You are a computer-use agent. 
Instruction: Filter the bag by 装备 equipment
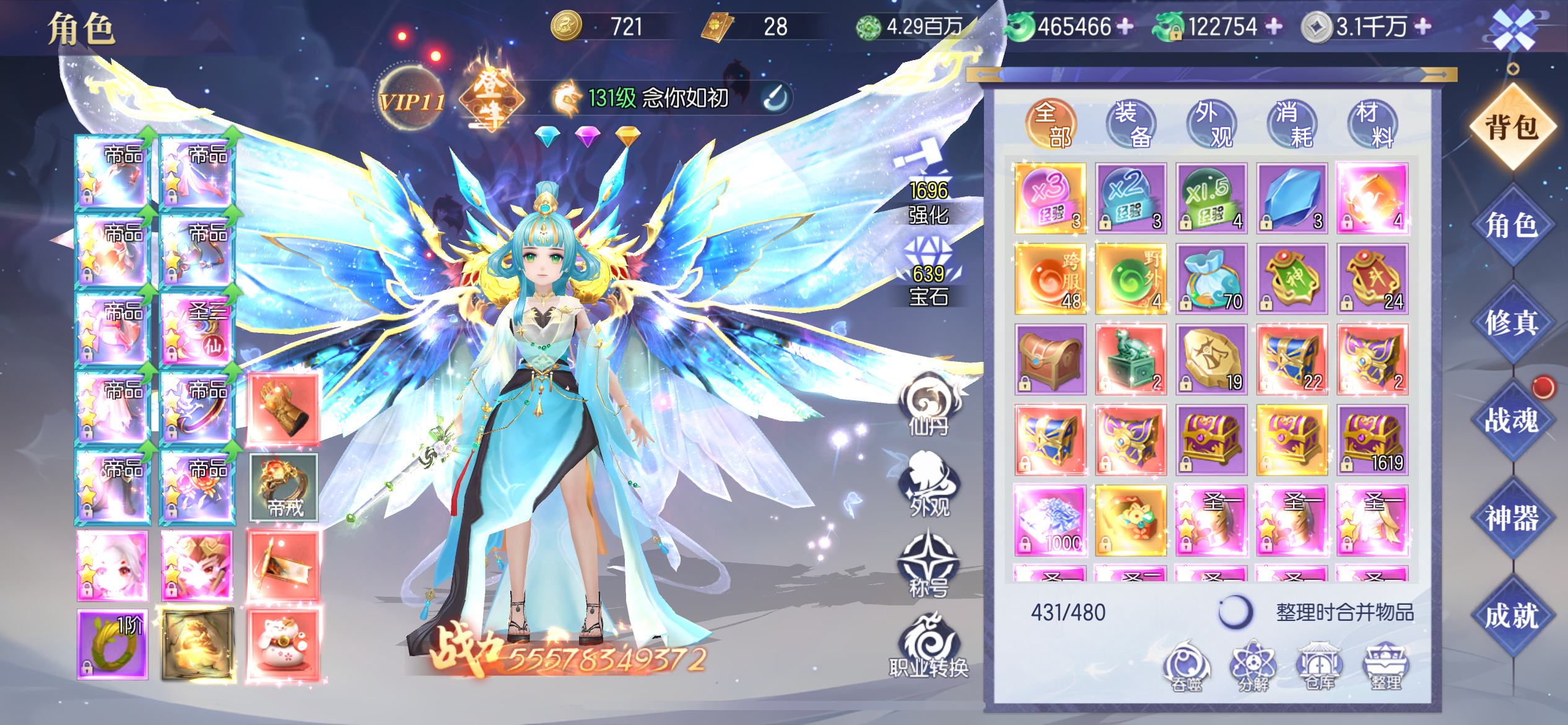(x=1131, y=125)
